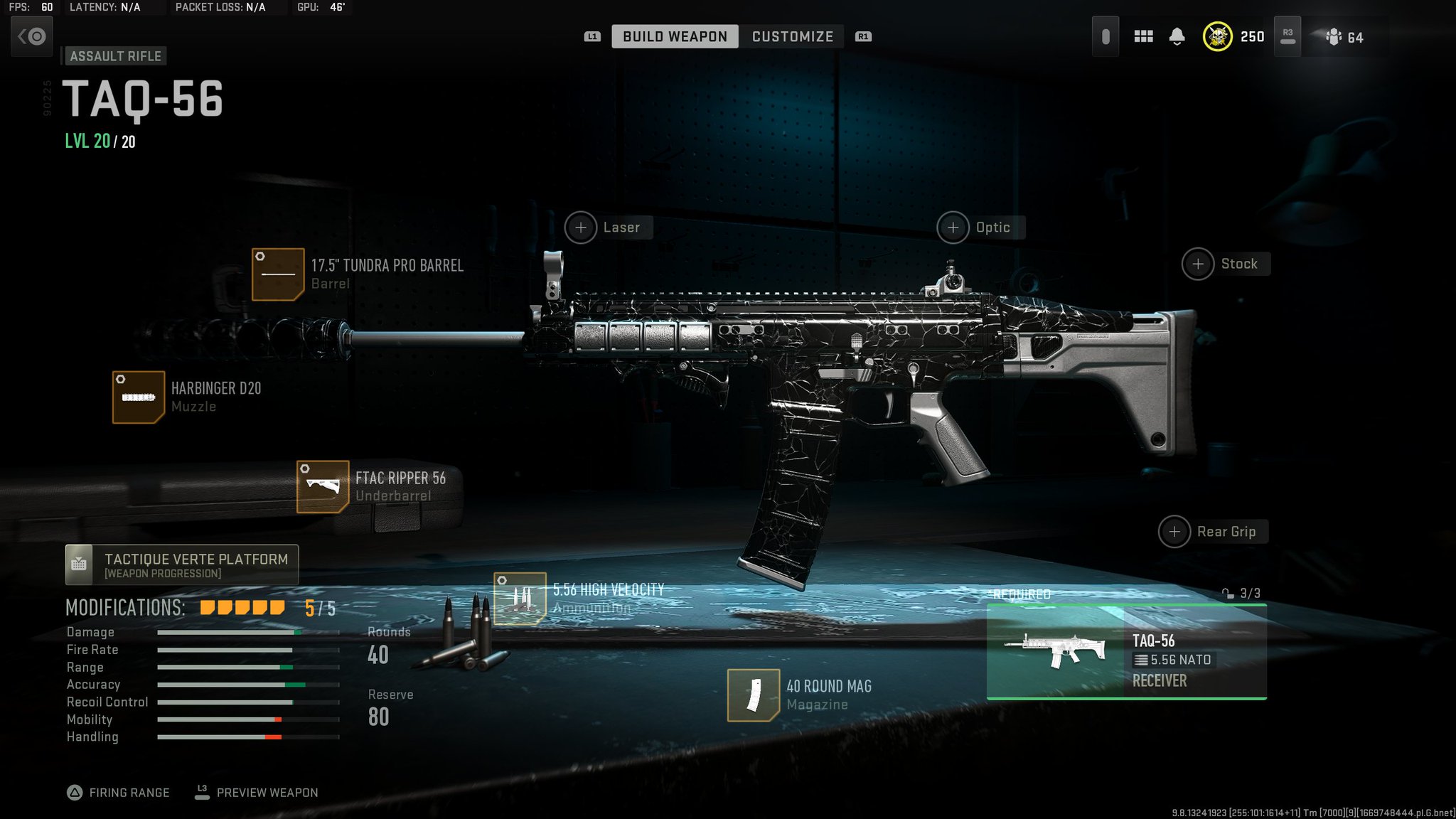1456x819 pixels.
Task: Add an Optic attachment
Action: 953,227
